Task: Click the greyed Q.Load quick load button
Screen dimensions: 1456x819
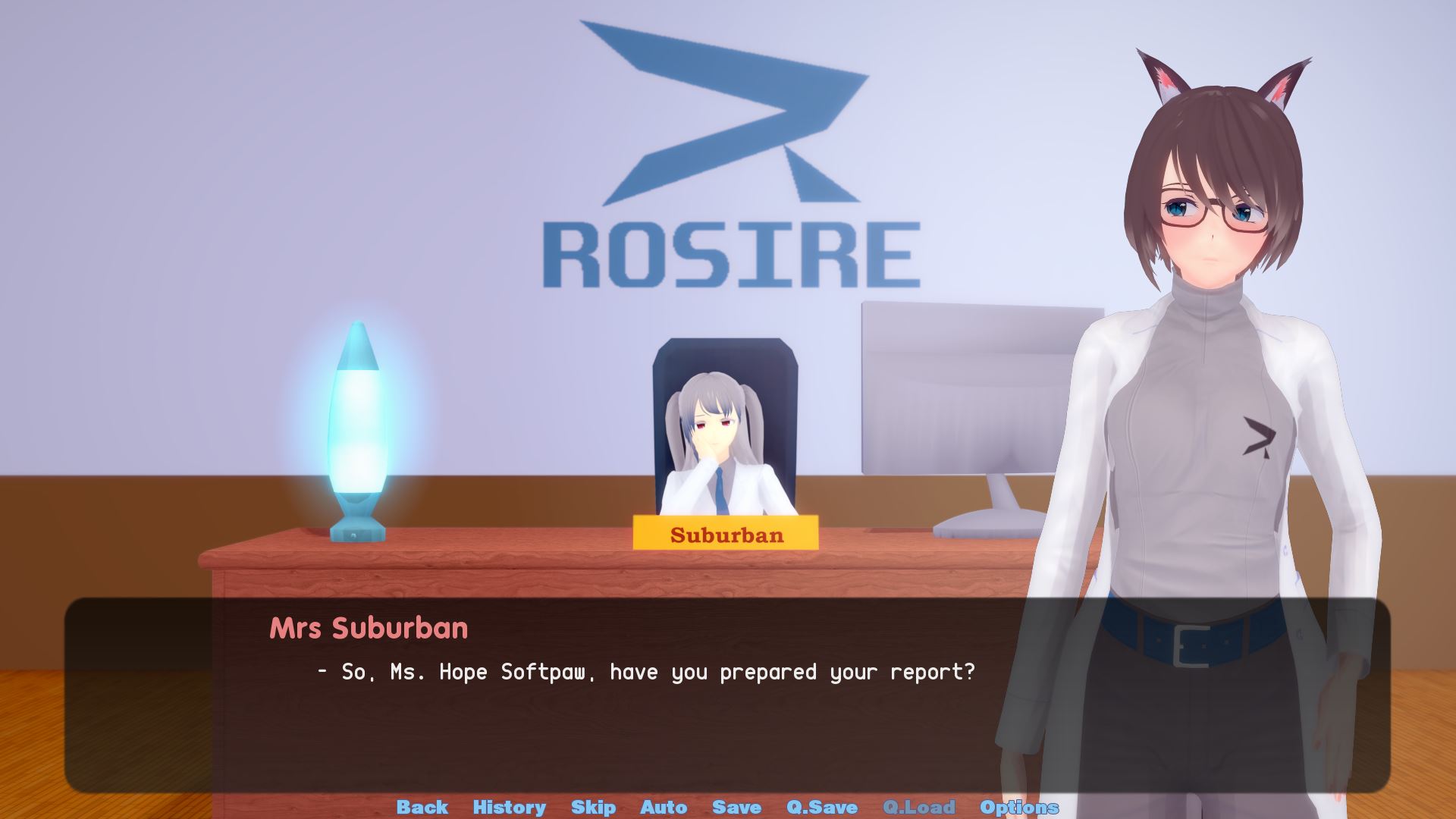Action: 918,807
